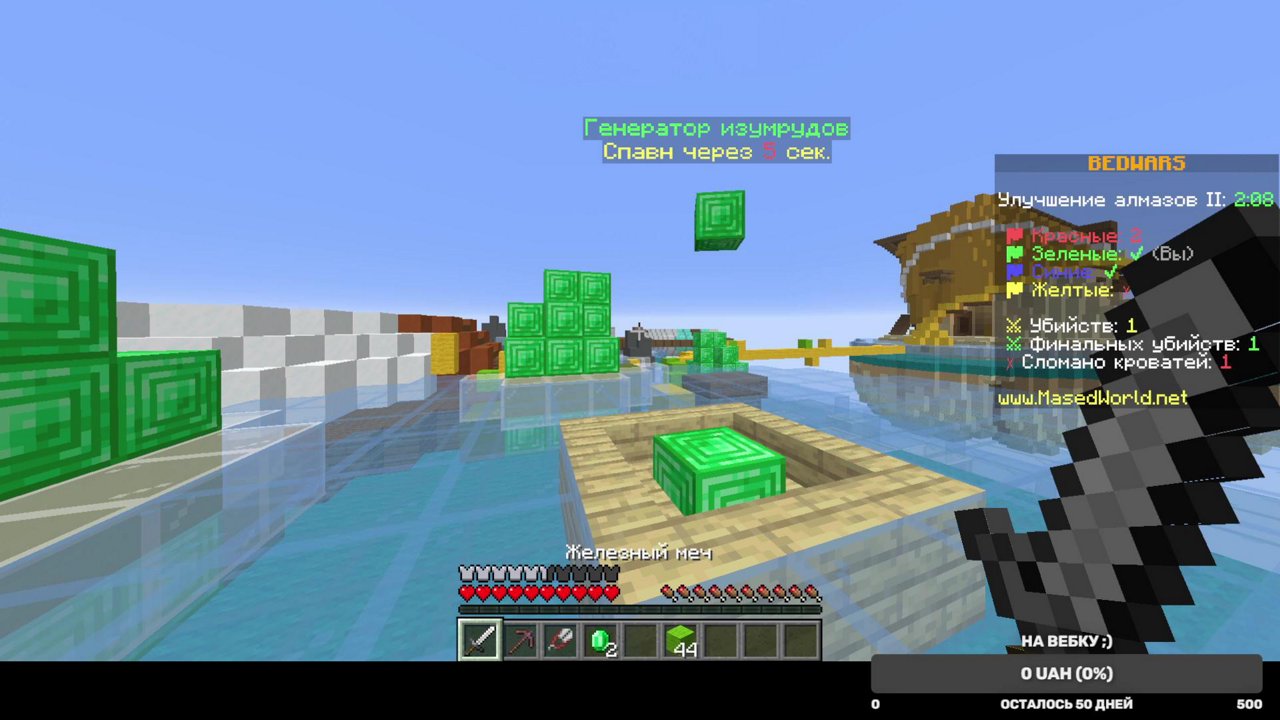Select the 44 green wool blocks slot
This screenshot has height=720, width=1280.
[x=682, y=640]
